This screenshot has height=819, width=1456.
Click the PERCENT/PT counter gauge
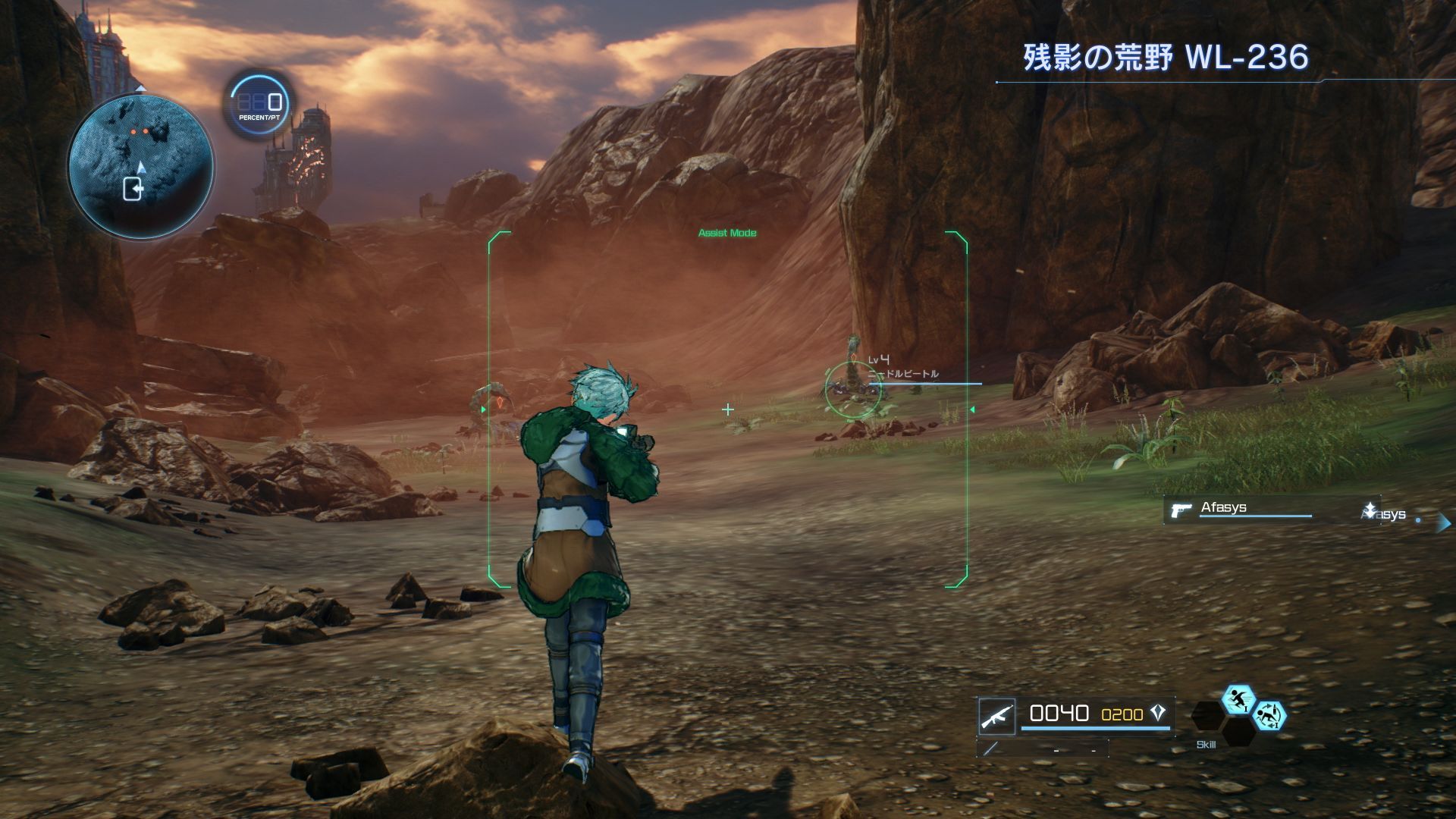pyautogui.click(x=259, y=103)
